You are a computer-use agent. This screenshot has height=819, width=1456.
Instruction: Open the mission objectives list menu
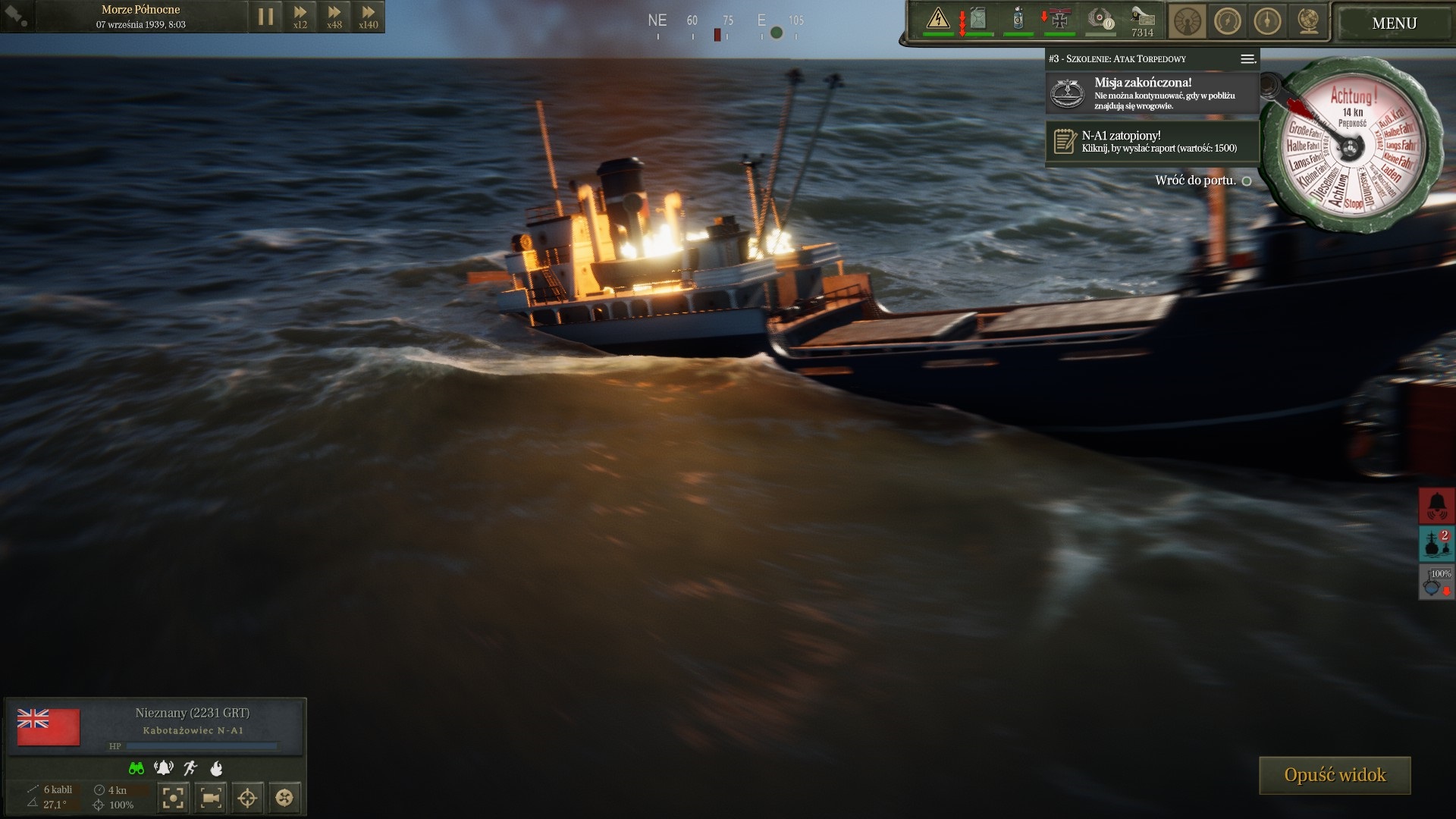(x=1247, y=59)
